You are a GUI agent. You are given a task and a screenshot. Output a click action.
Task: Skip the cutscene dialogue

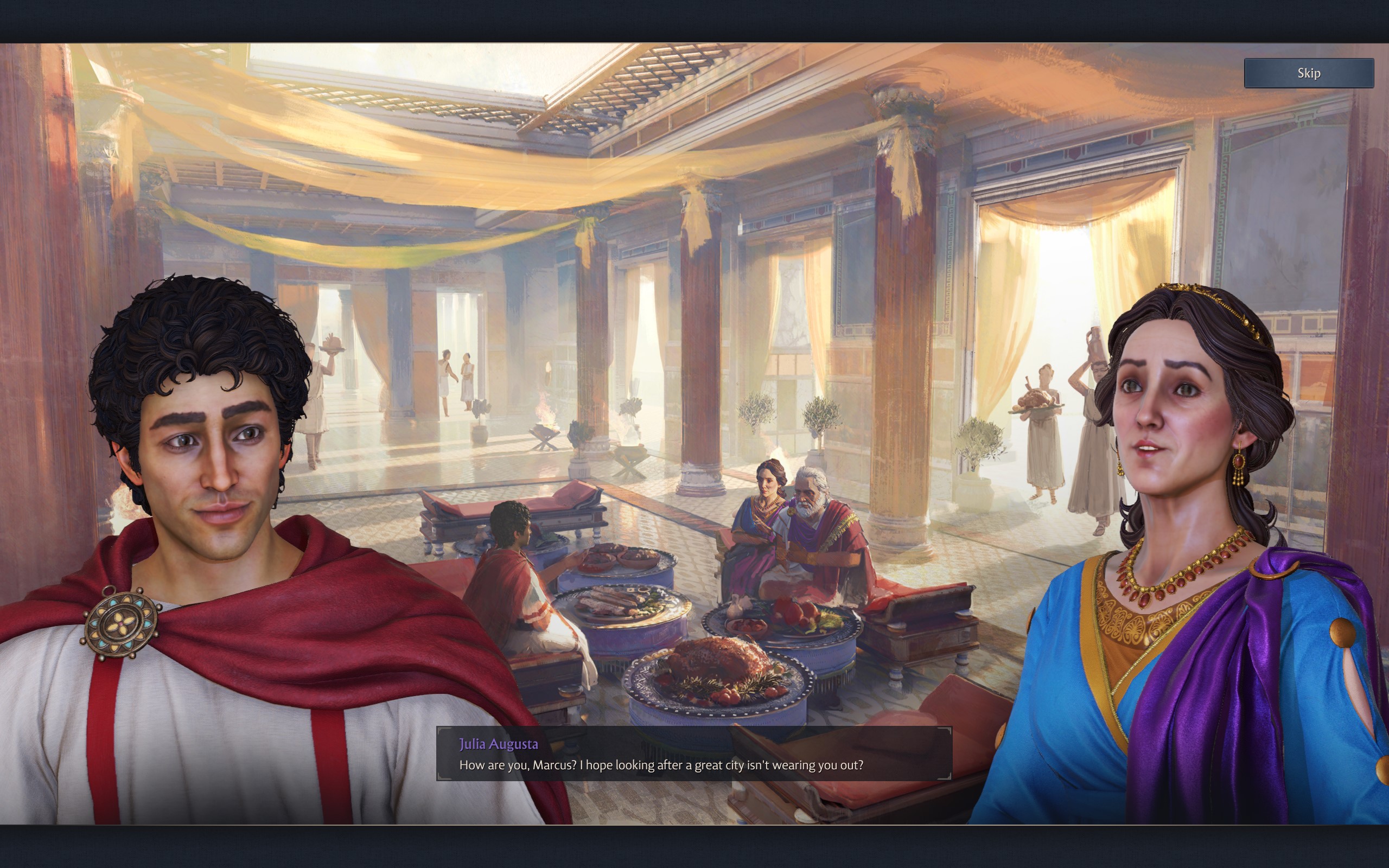tap(1308, 73)
